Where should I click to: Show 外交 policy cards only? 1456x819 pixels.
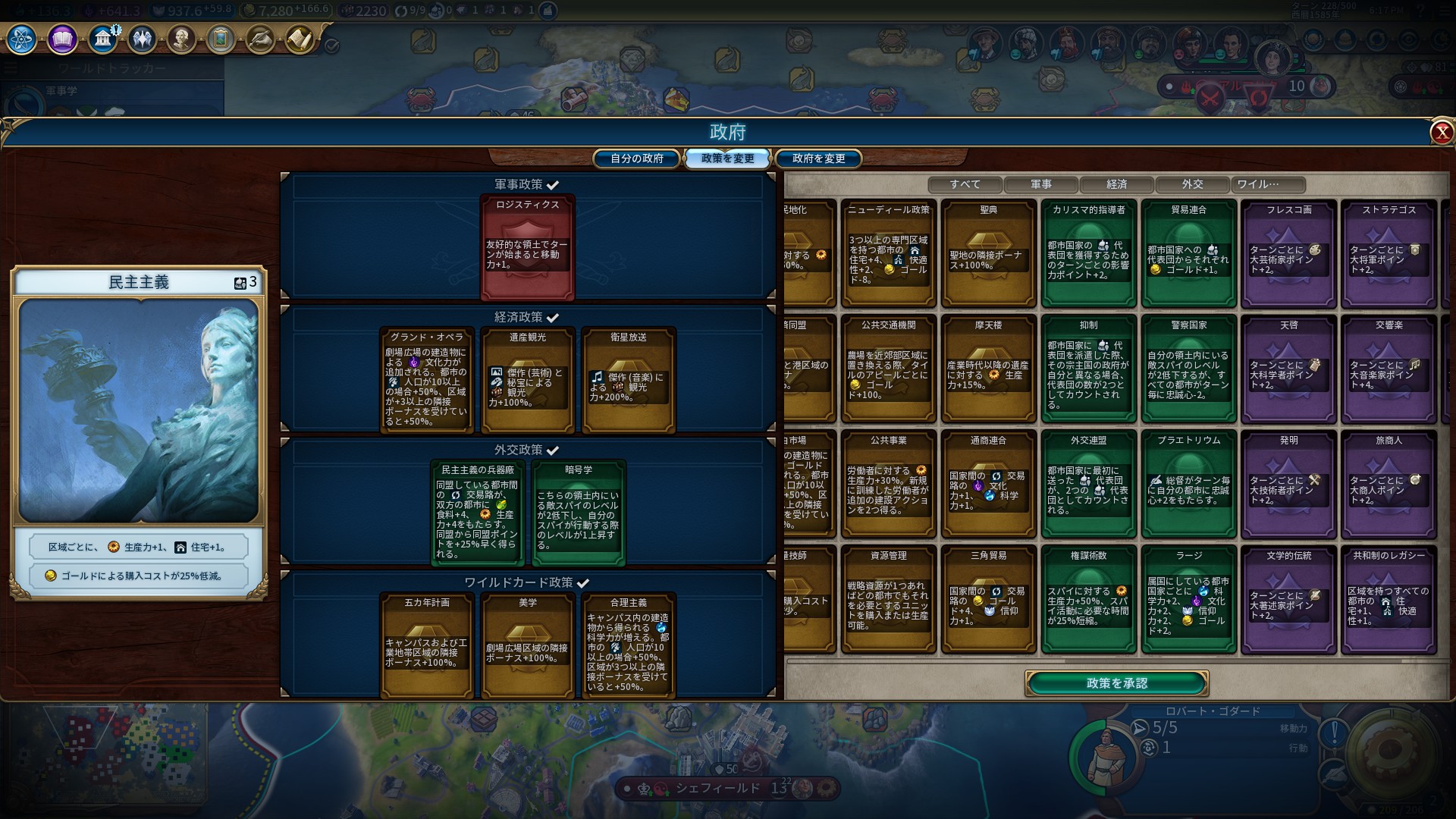coord(1192,184)
